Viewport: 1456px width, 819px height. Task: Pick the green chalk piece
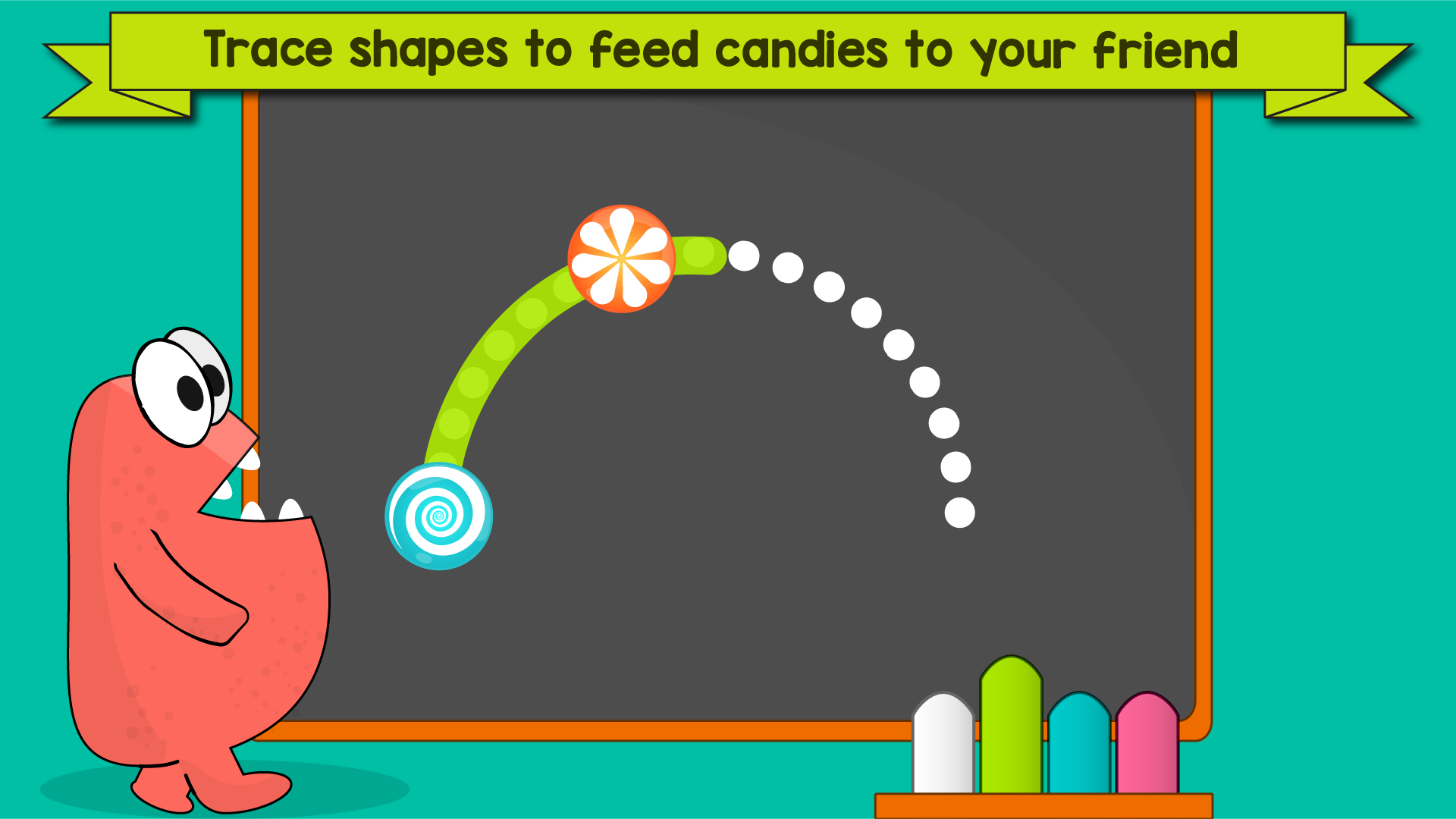(x=1011, y=728)
